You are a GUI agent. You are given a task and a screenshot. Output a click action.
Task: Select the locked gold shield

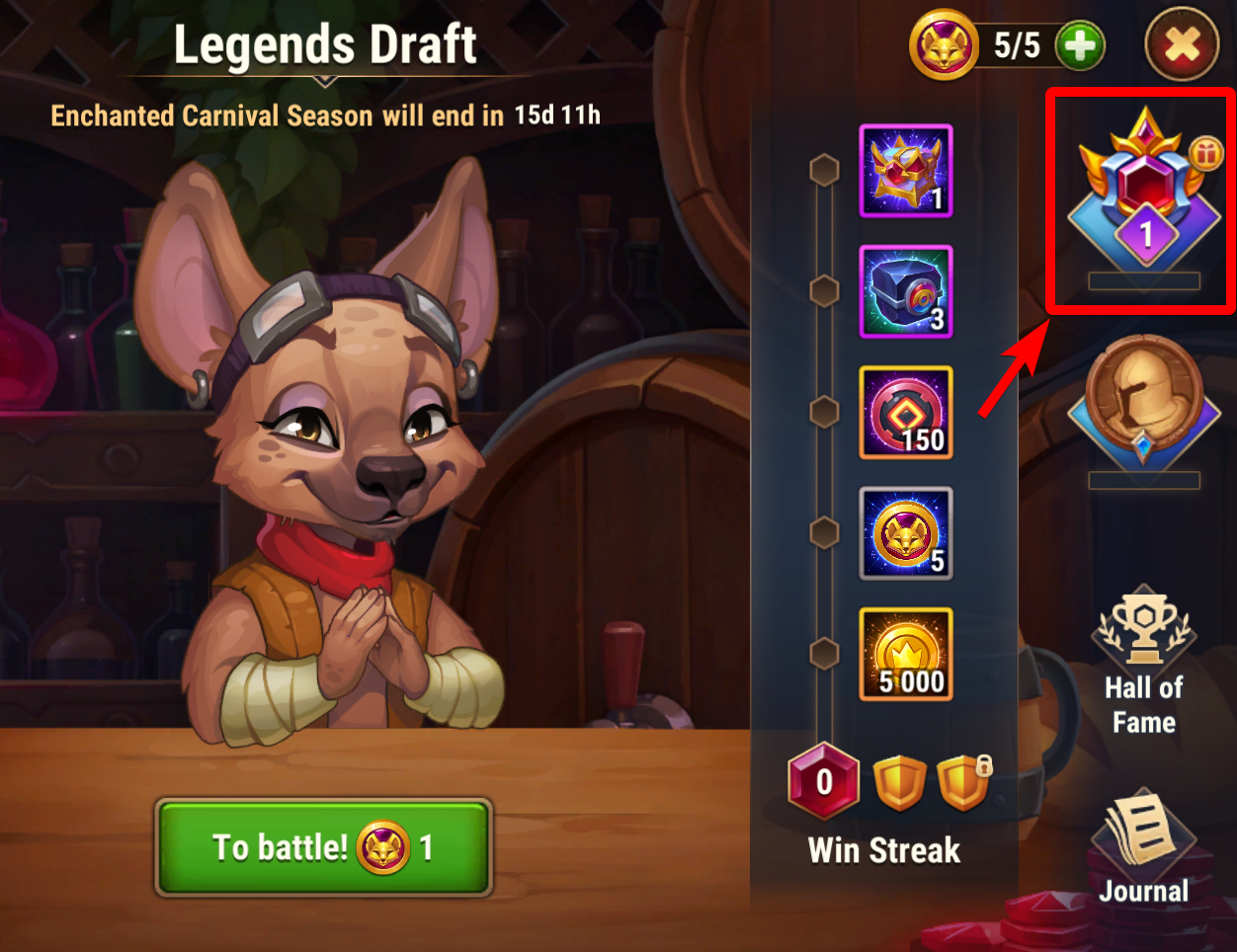[963, 782]
